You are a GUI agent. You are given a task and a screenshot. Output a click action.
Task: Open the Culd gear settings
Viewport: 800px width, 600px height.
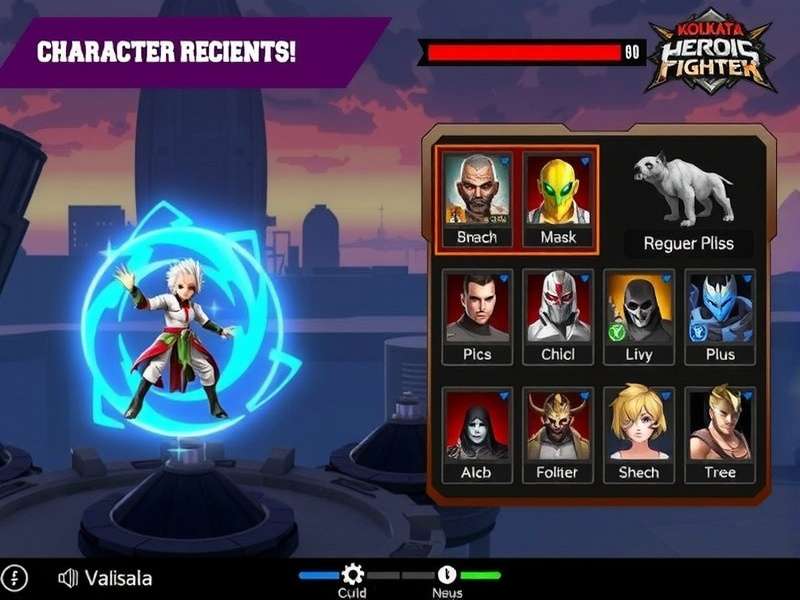pyautogui.click(x=352, y=574)
